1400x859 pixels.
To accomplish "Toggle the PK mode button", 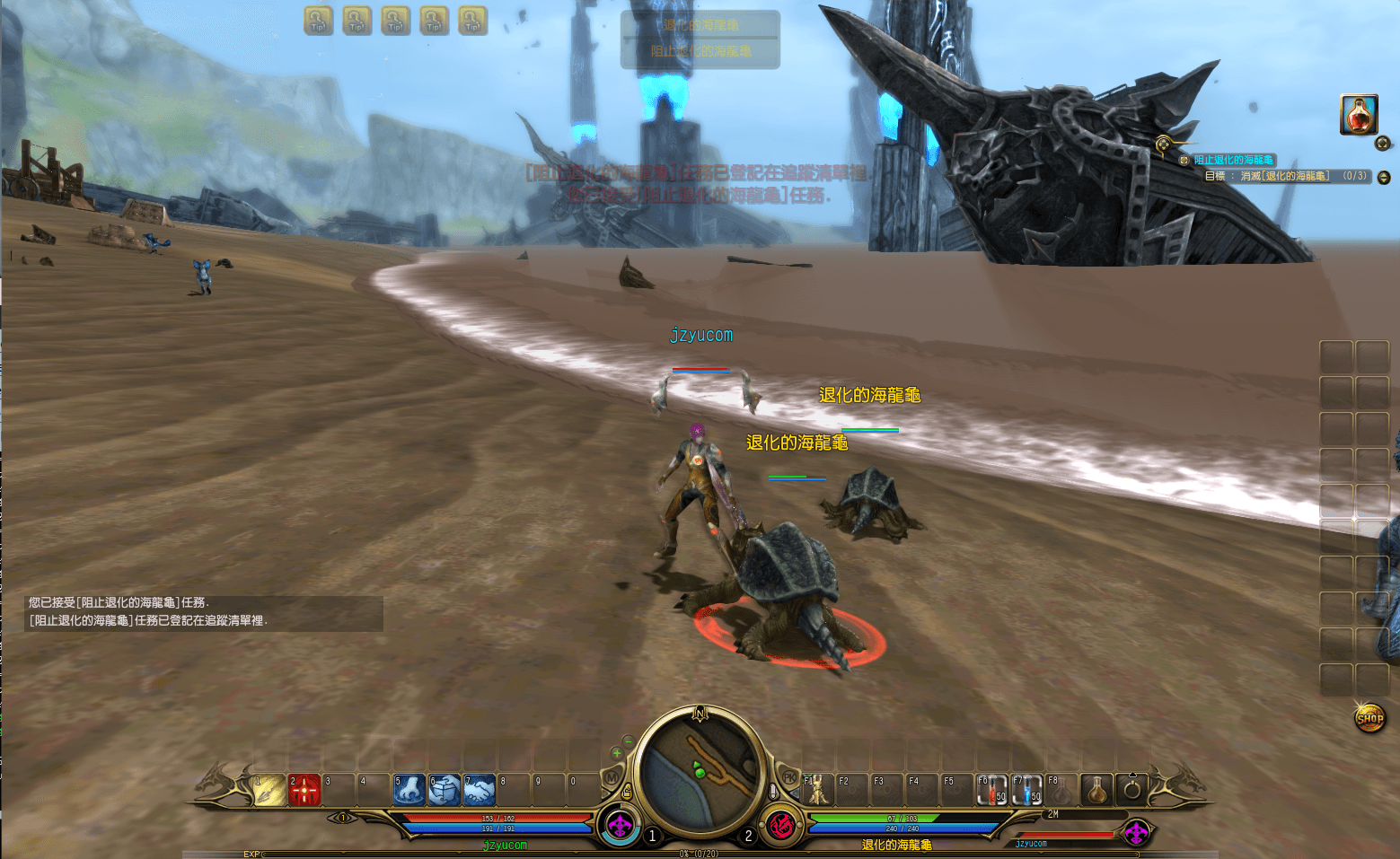I will point(789,777).
